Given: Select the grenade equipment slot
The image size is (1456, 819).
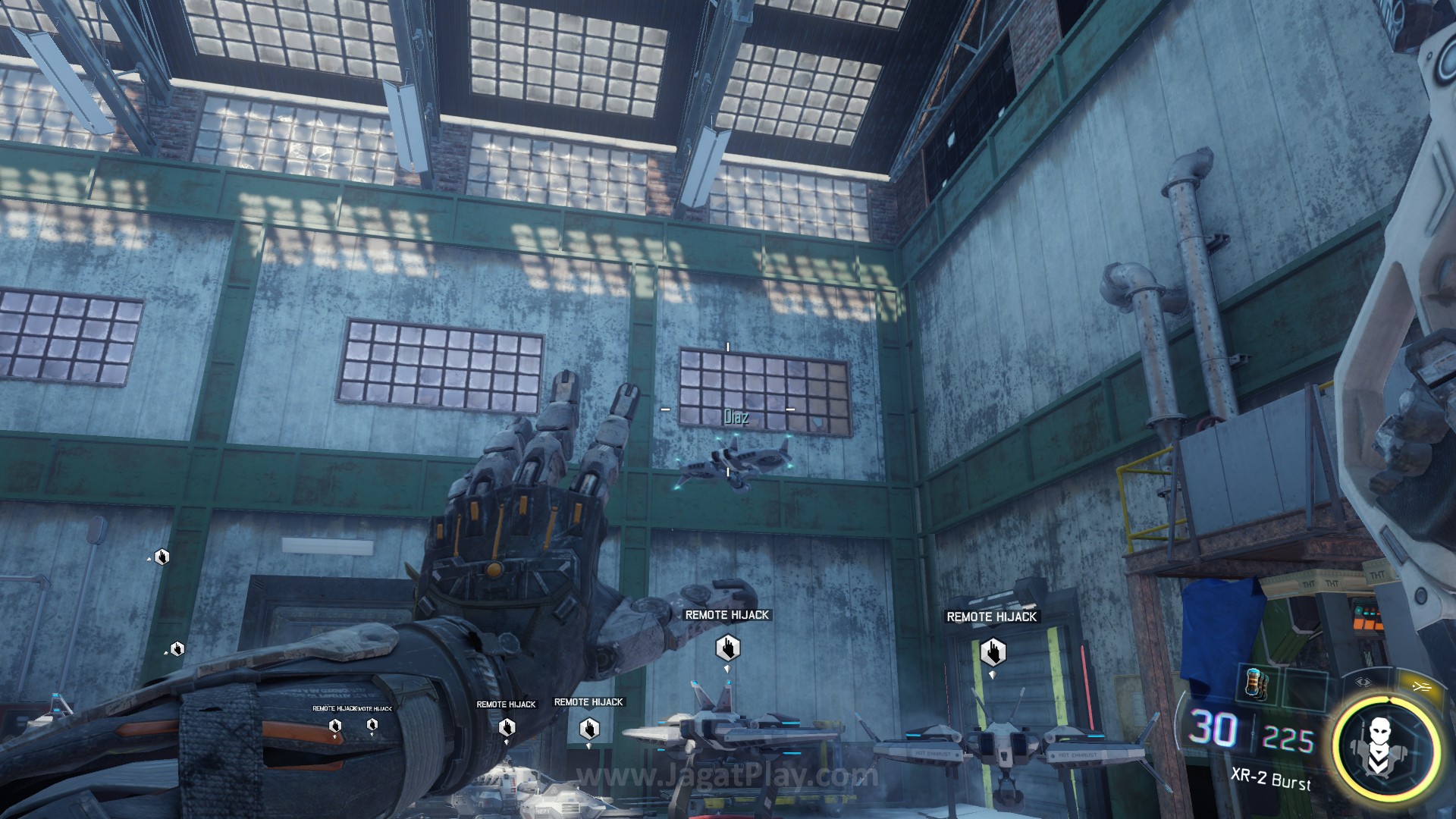Looking at the screenshot, I should [1255, 683].
